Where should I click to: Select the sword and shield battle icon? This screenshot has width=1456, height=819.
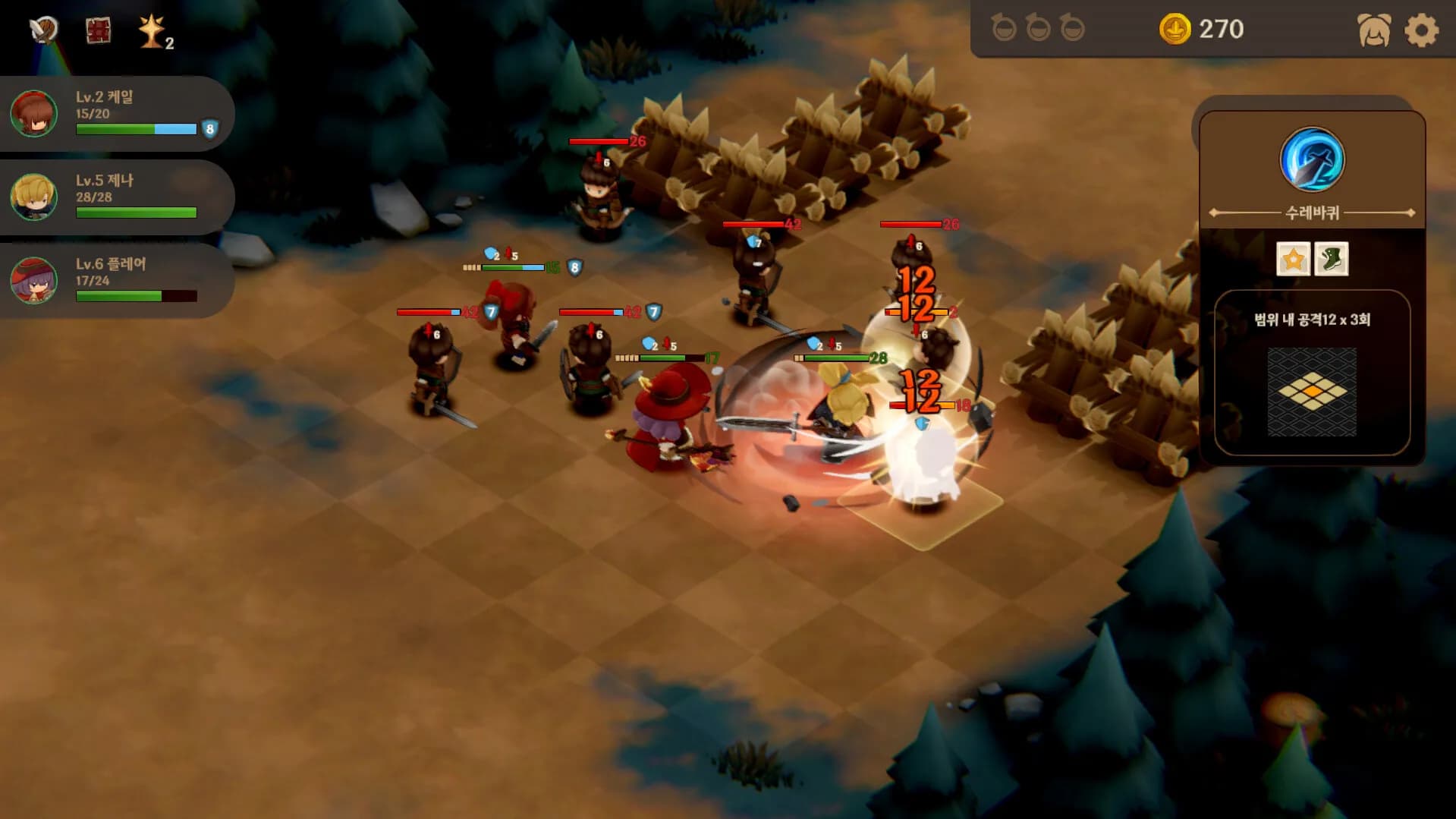point(42,31)
